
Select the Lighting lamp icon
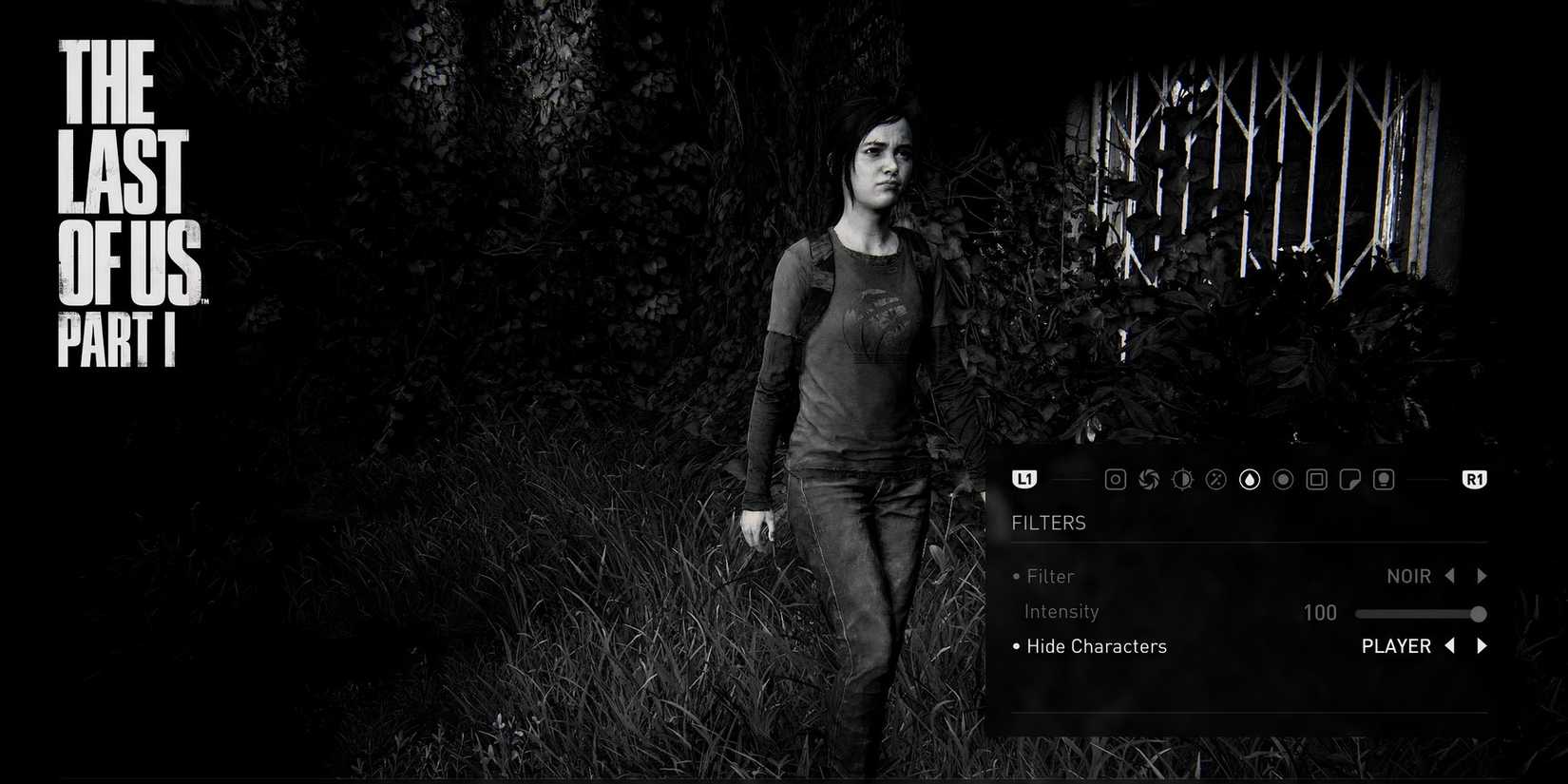pos(1383,479)
